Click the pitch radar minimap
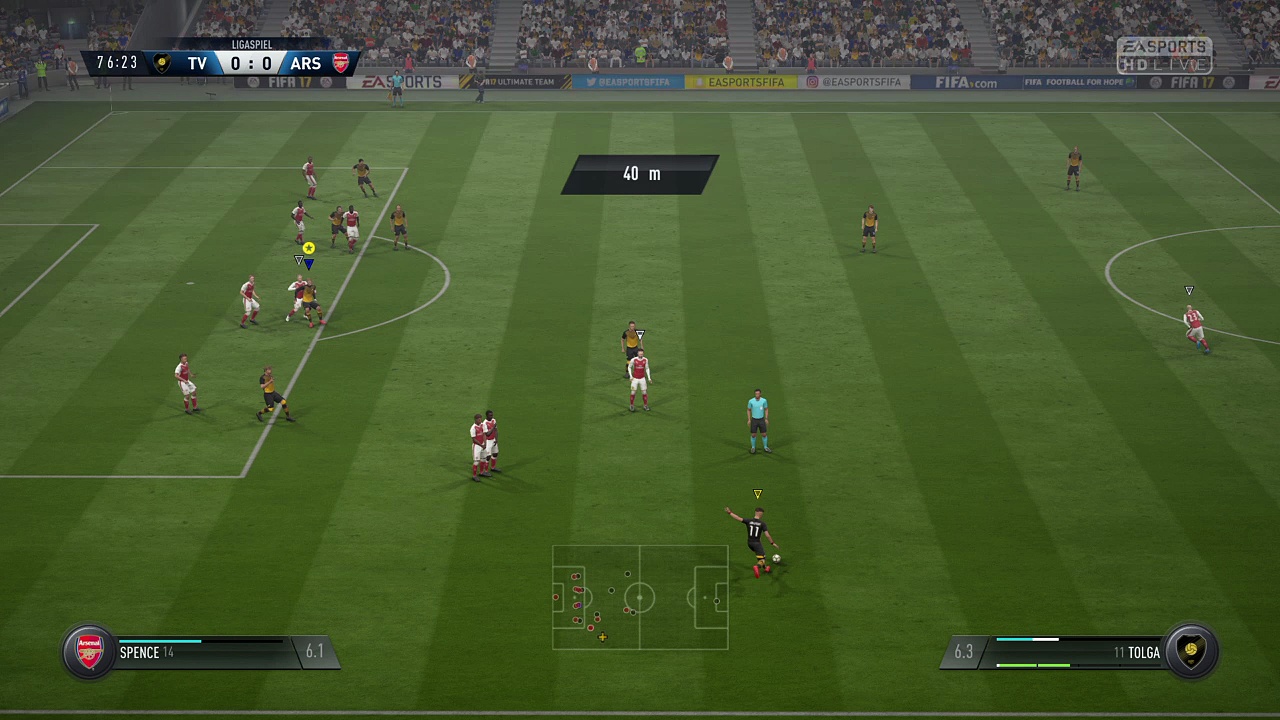Viewport: 1280px width, 720px height. (x=640, y=598)
